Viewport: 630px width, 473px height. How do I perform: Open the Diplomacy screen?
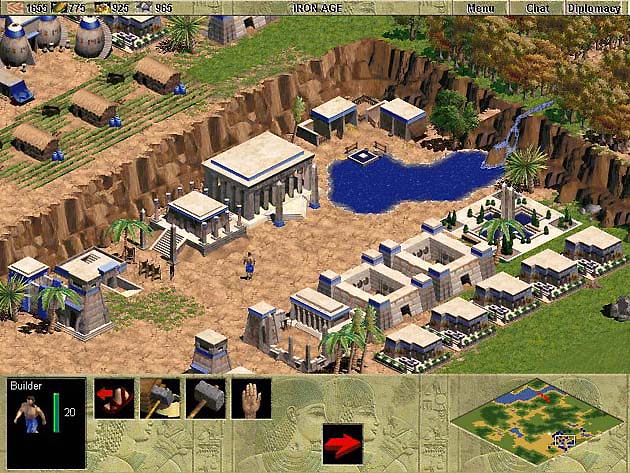[593, 8]
